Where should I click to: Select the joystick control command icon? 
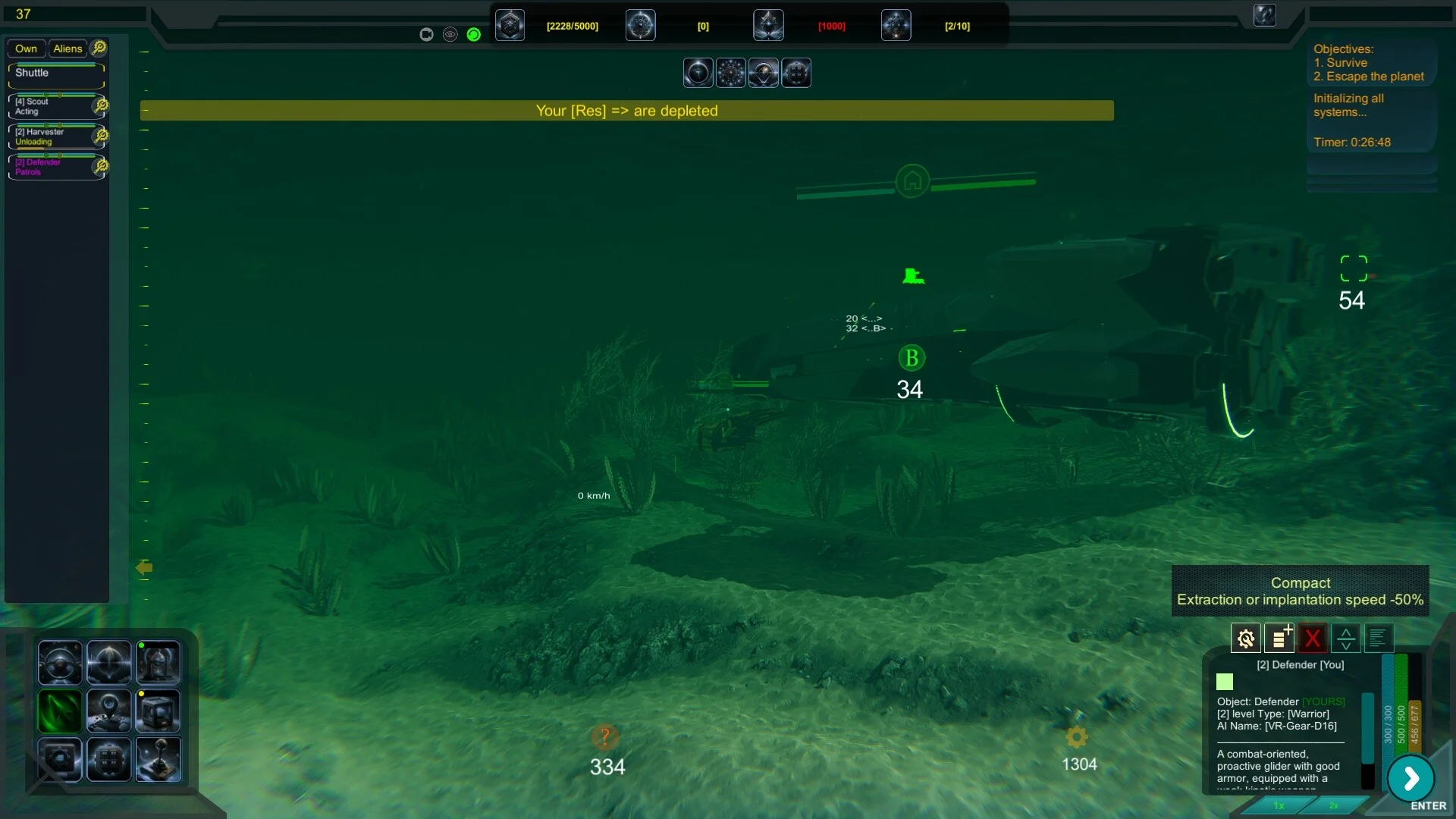158,759
